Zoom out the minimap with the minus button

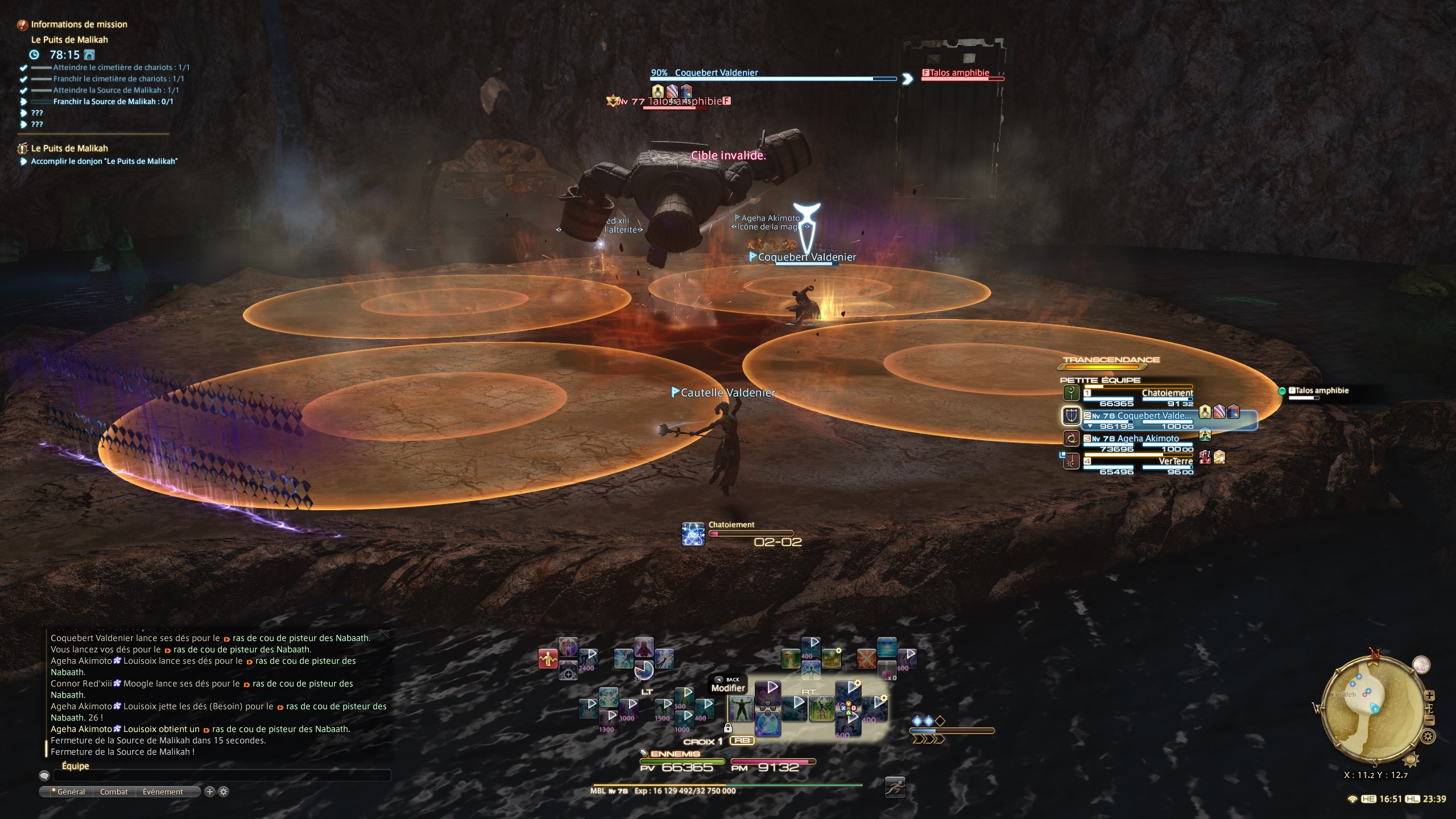tap(1430, 721)
